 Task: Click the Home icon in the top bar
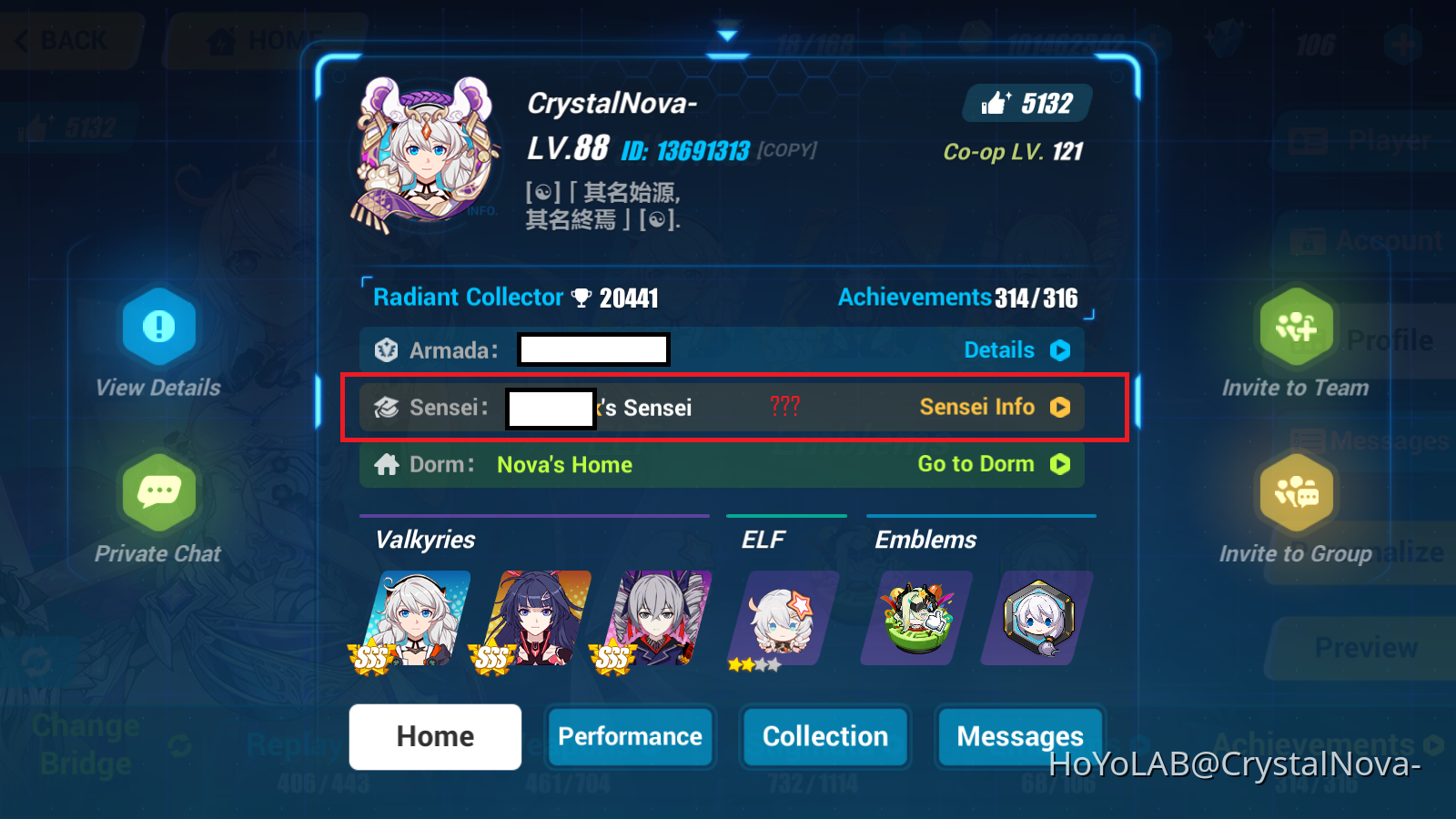(221, 40)
